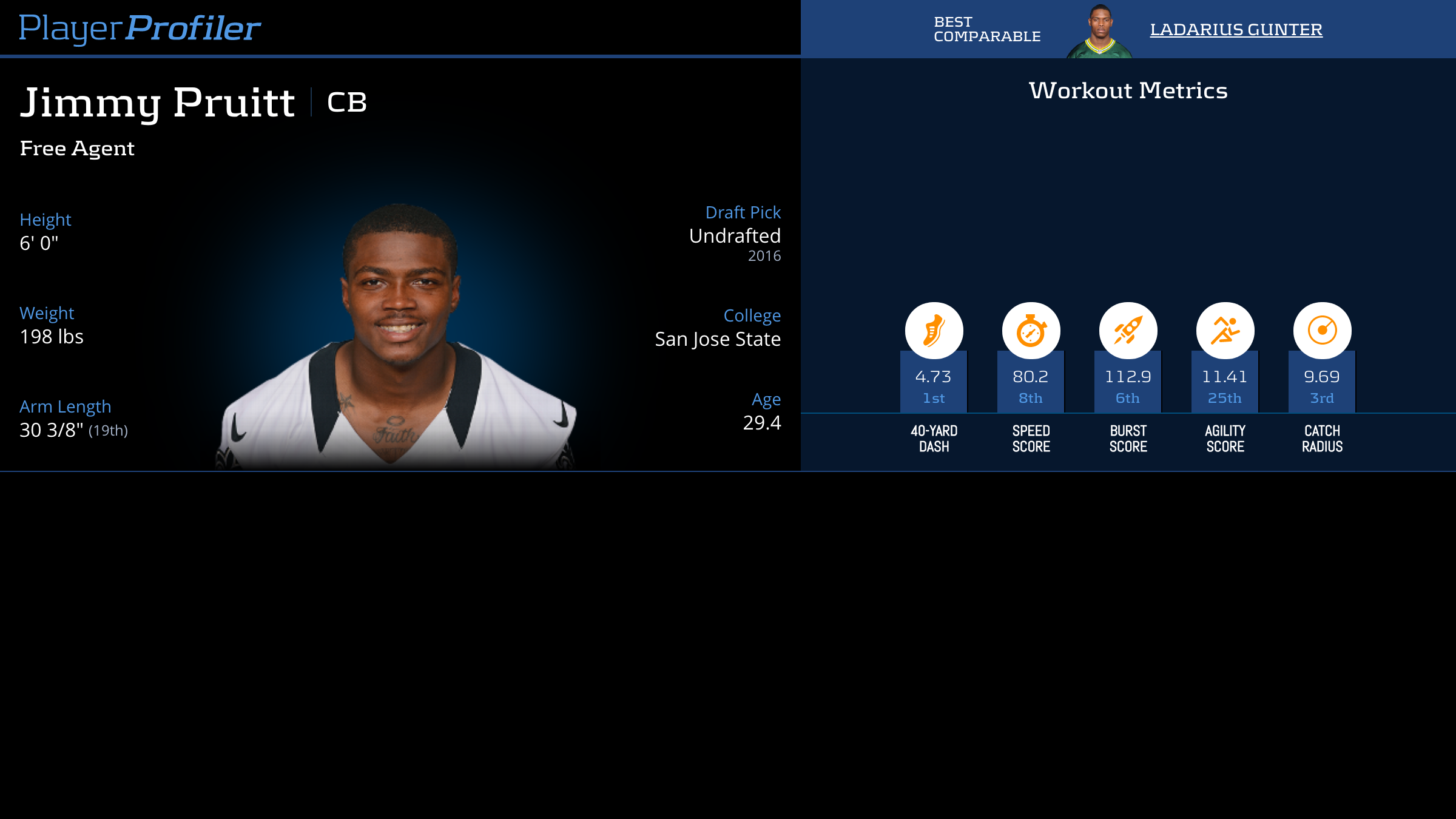Select the Speed Score stopwatch icon
1456x819 pixels.
(1031, 331)
